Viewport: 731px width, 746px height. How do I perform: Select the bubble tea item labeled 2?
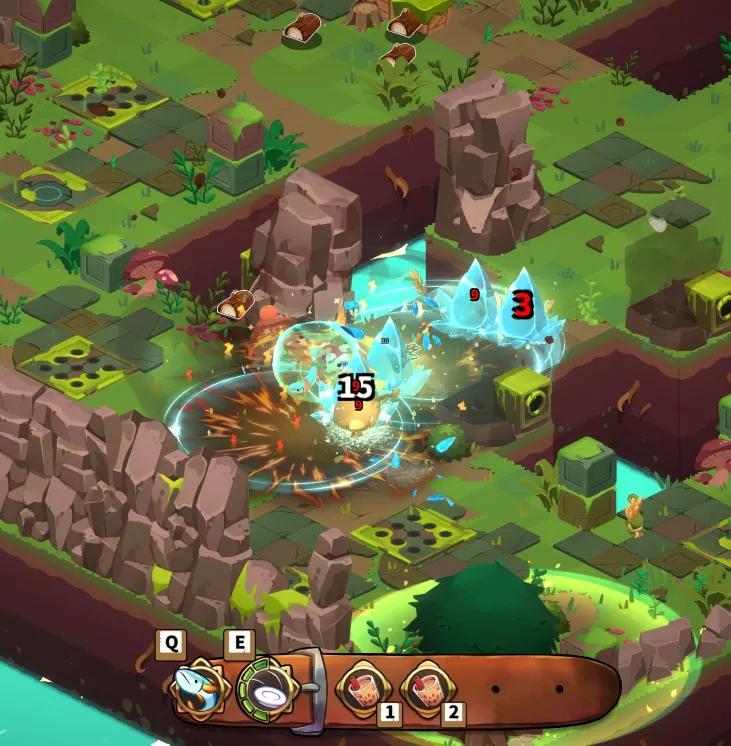pyautogui.click(x=424, y=687)
